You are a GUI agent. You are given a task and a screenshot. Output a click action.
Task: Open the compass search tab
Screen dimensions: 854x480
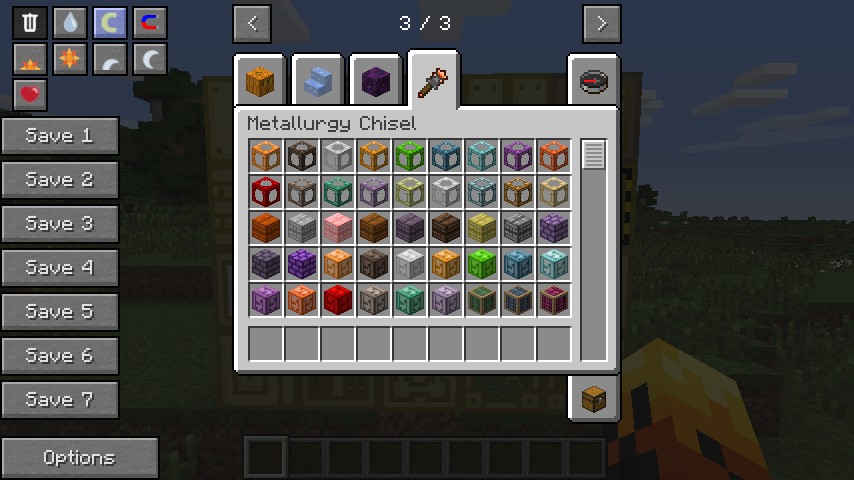tap(594, 80)
